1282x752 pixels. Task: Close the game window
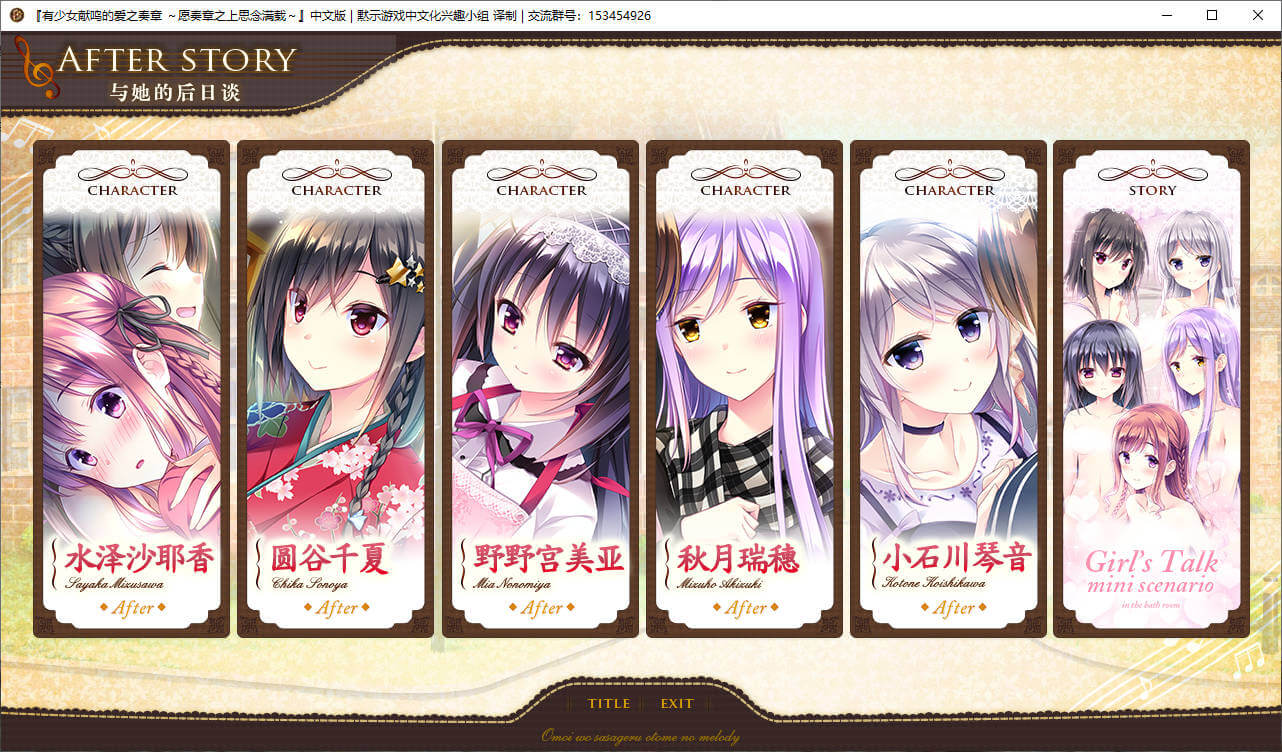1257,15
